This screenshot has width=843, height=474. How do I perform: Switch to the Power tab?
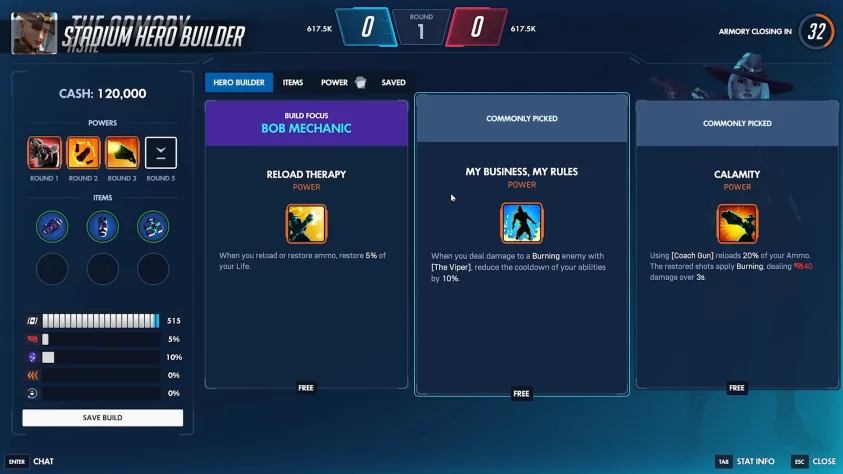tap(335, 82)
